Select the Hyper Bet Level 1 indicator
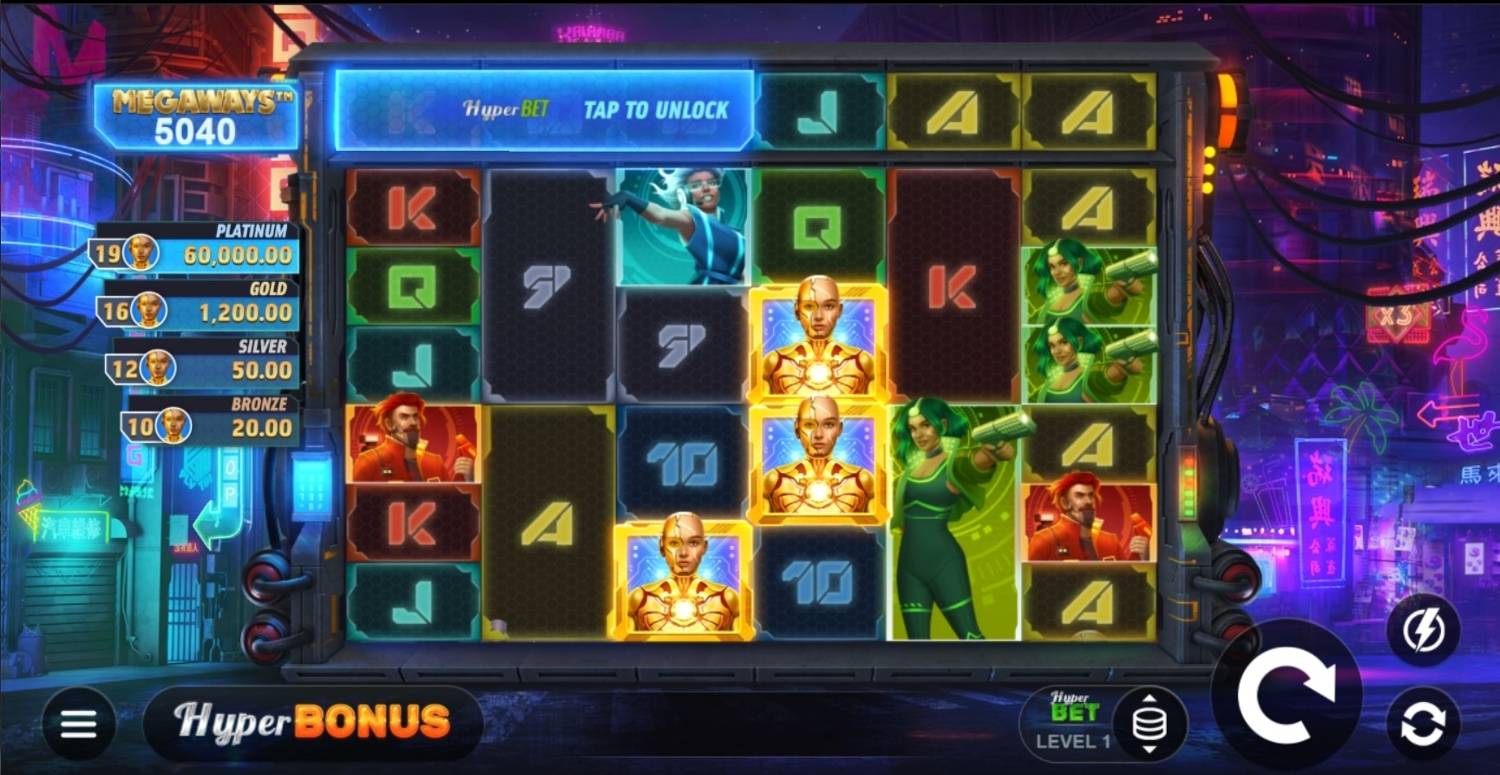Screen dimensions: 1500x775 (x=1073, y=723)
